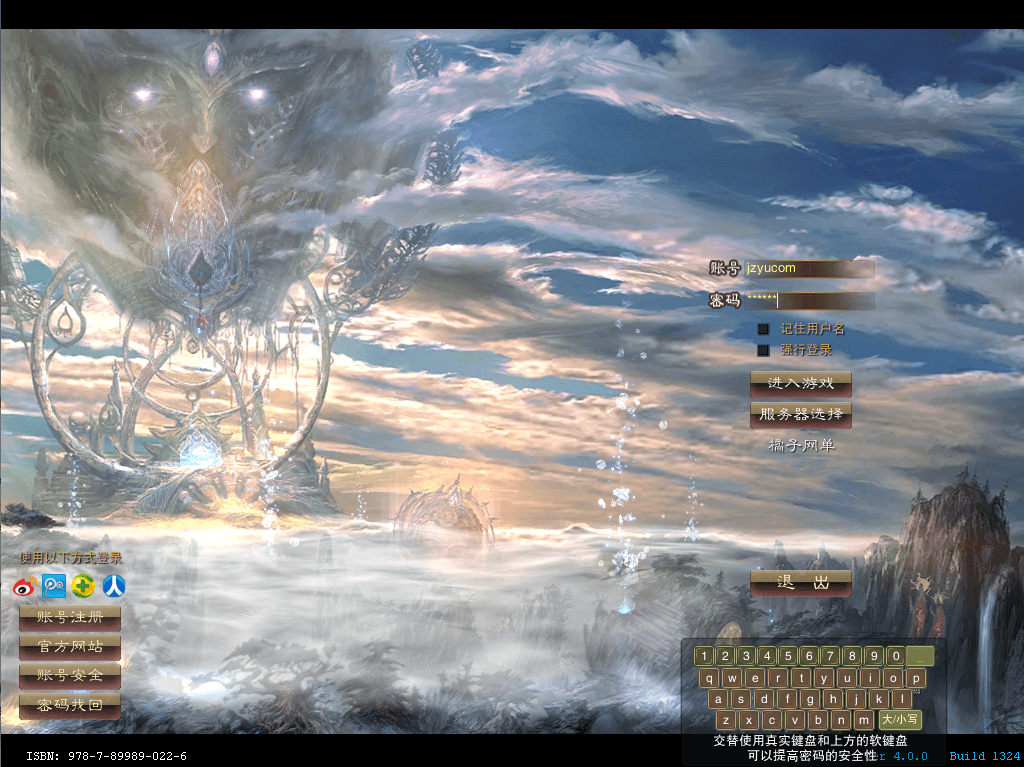The image size is (1024, 767).
Task: Log in using the Weibo icon
Action: [26, 586]
